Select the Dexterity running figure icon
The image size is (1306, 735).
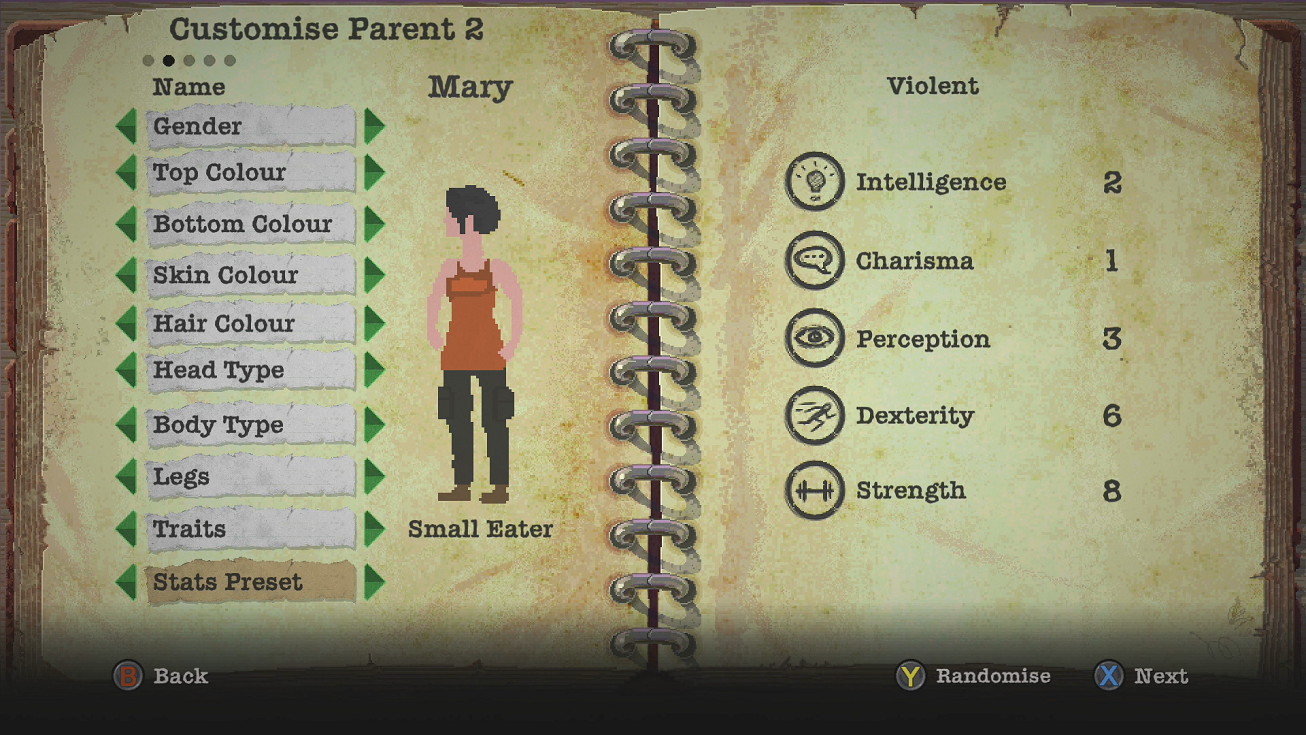click(x=815, y=415)
